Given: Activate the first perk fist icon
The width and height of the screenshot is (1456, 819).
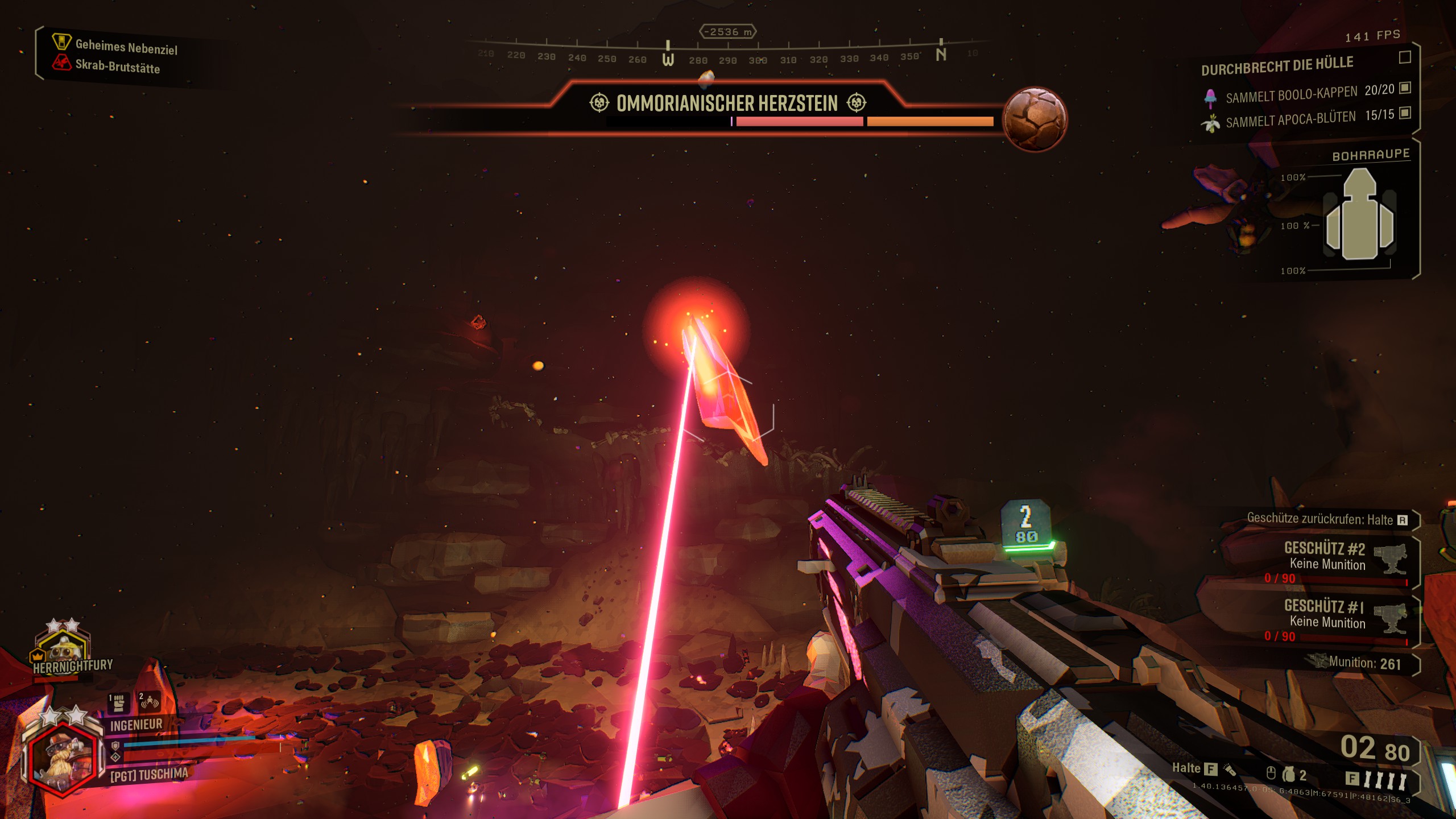Looking at the screenshot, I should point(118,703).
